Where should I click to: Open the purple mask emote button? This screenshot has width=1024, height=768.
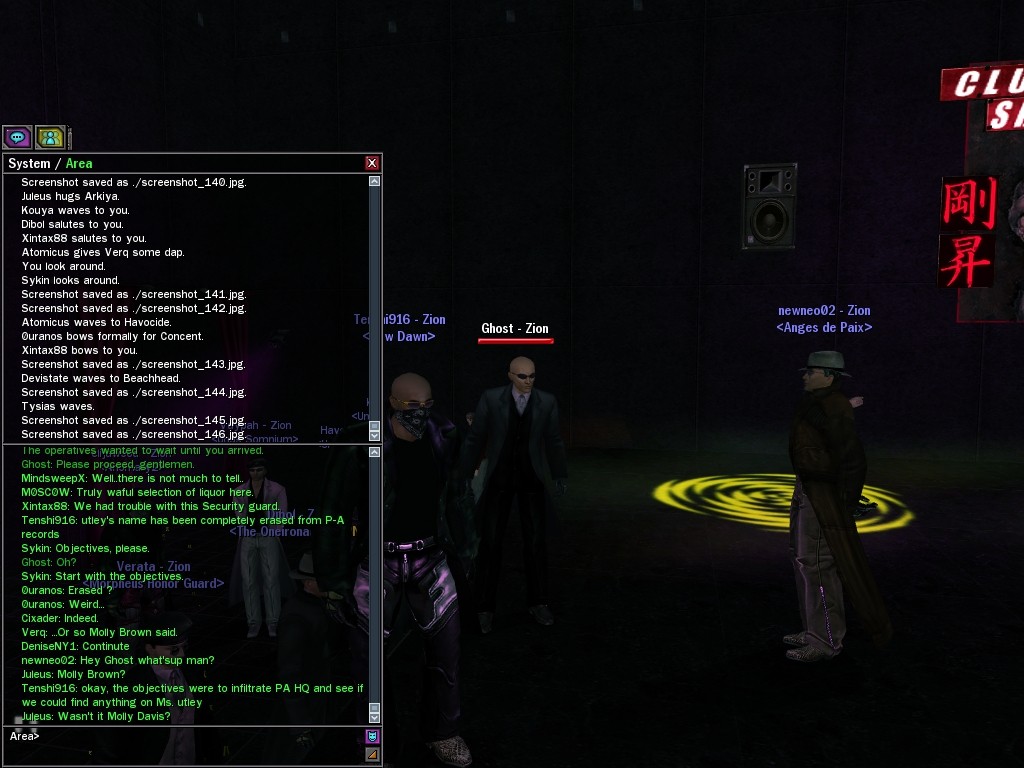tap(372, 737)
